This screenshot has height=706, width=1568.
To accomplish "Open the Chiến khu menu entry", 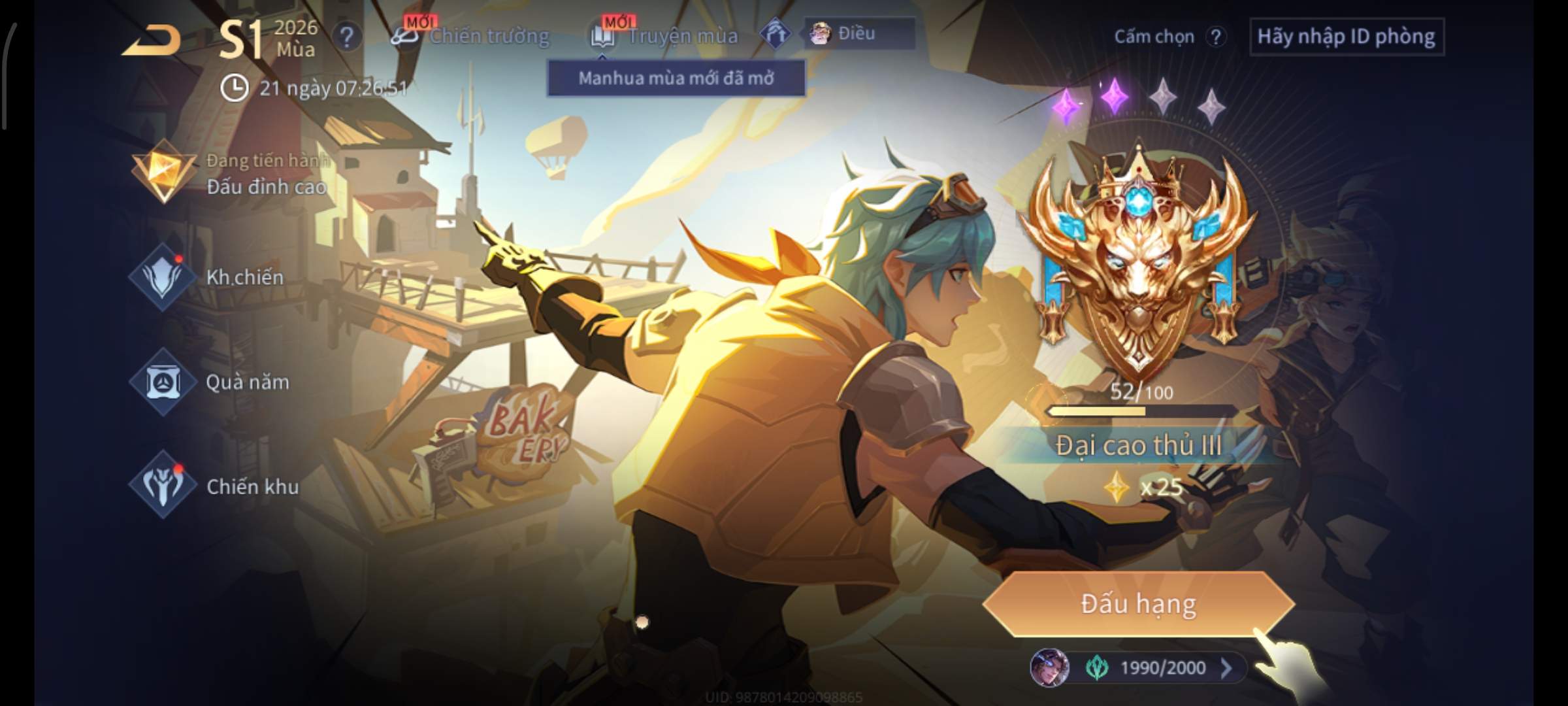I will point(214,486).
